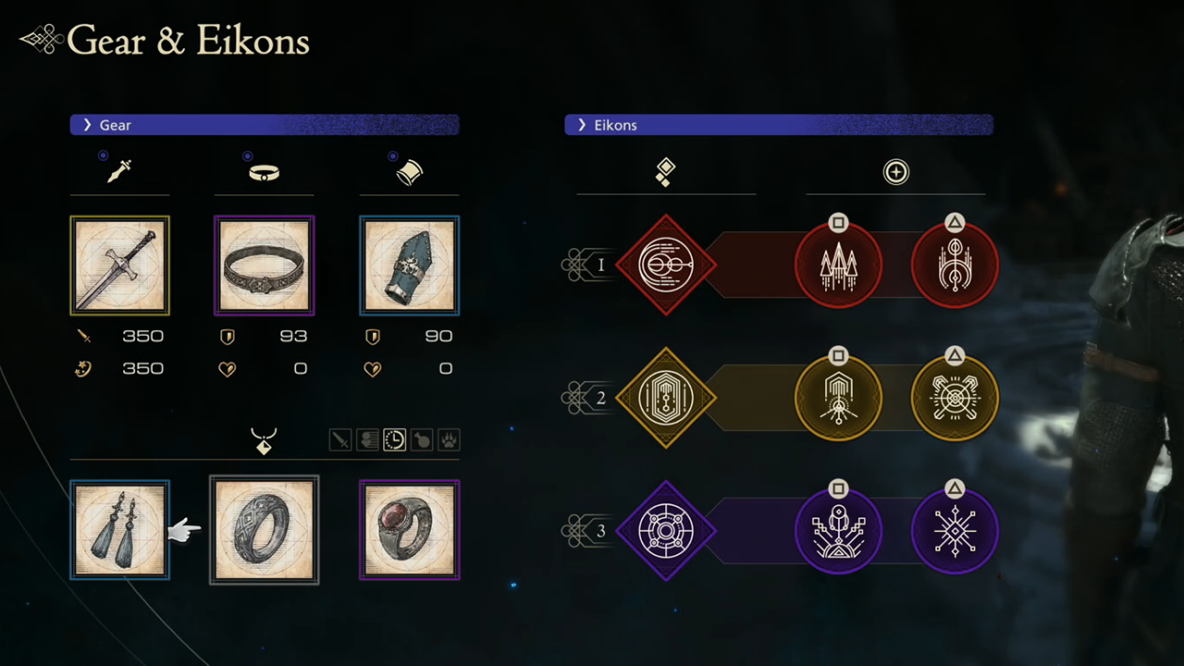Switch to the clock accessory filter
1184x666 pixels.
click(x=395, y=440)
